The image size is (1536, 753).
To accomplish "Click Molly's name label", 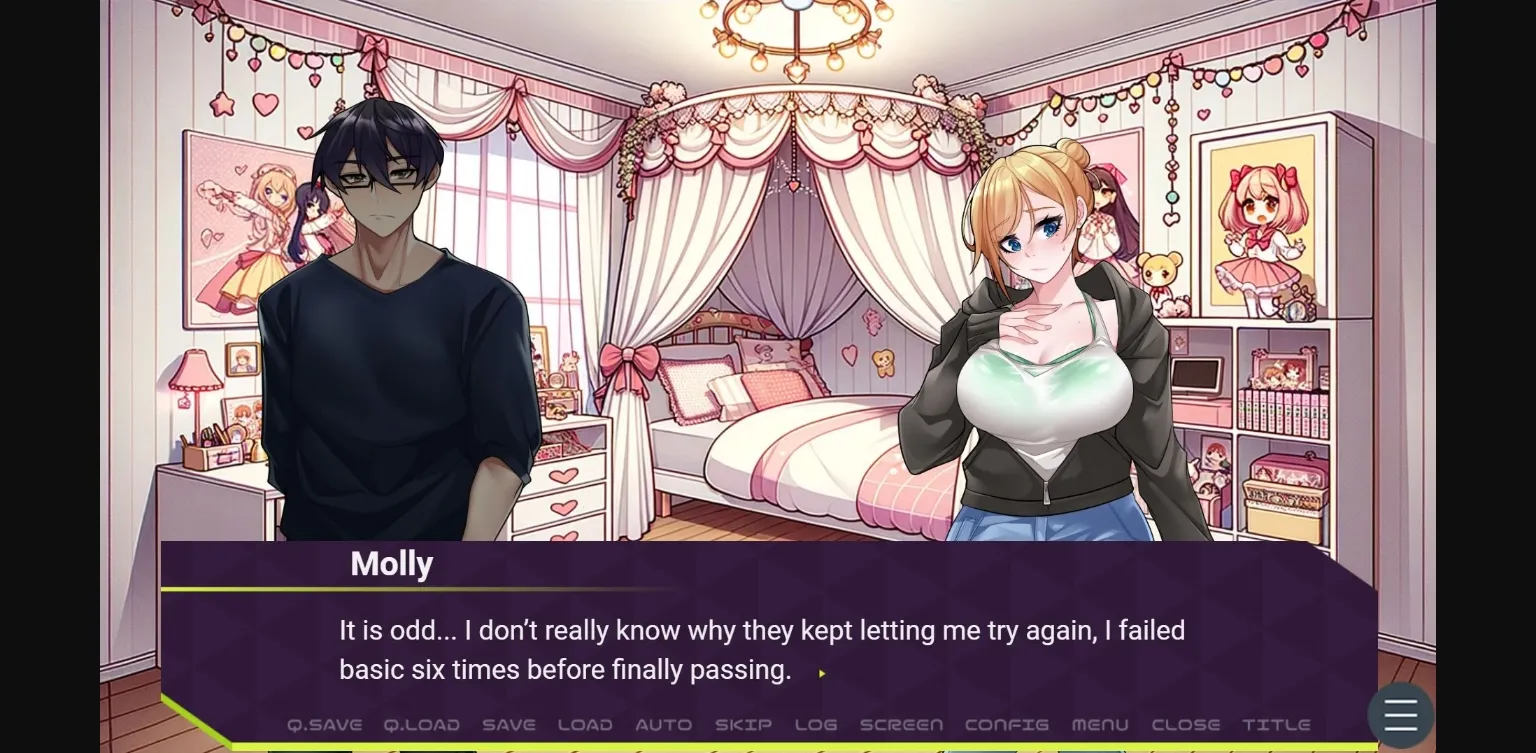I will 391,563.
